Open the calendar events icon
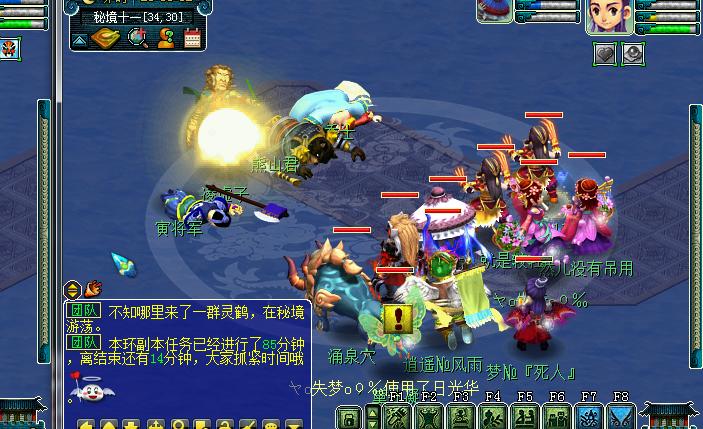This screenshot has width=703, height=429. (193, 39)
